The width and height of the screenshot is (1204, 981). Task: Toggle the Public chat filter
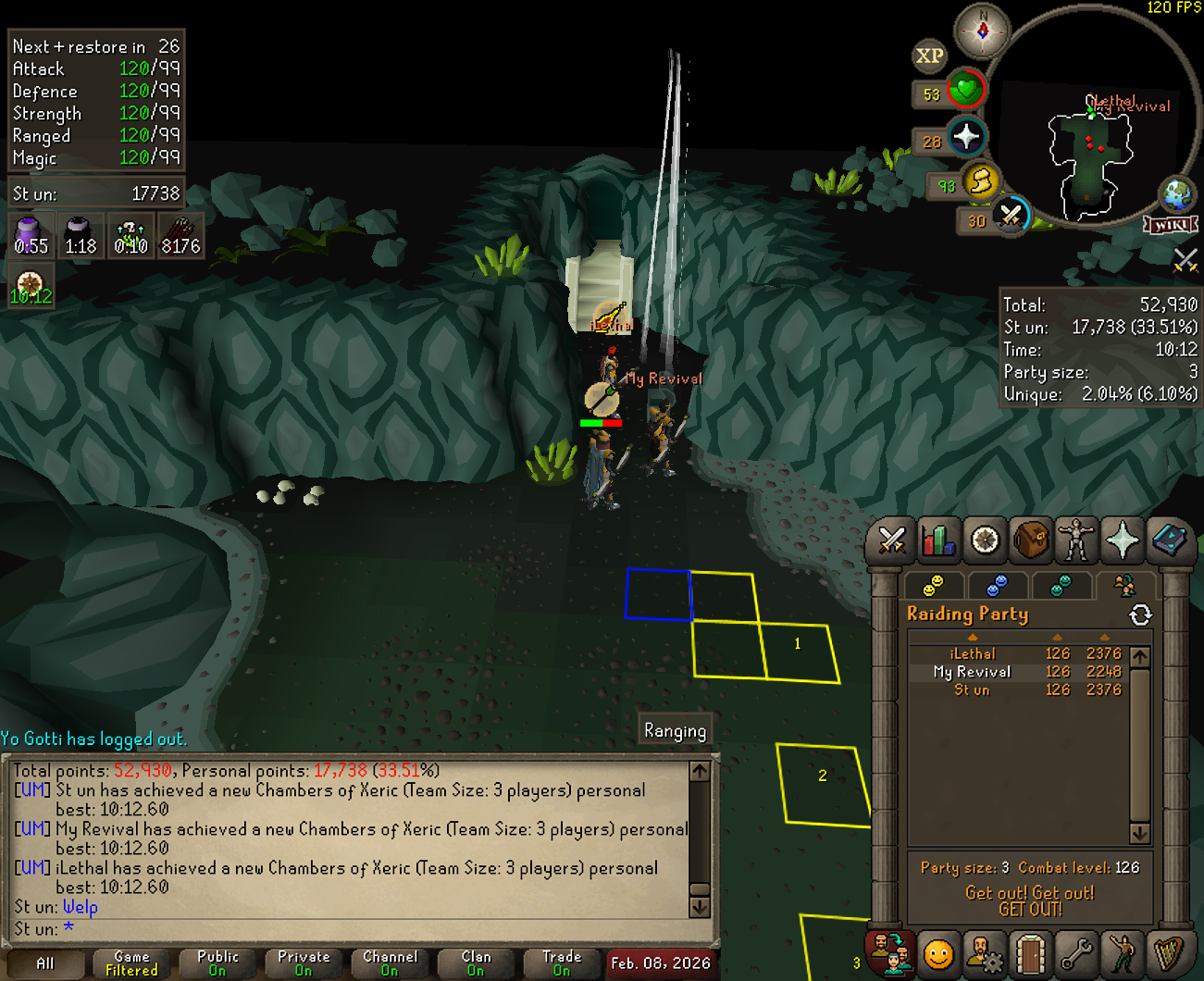[x=217, y=963]
